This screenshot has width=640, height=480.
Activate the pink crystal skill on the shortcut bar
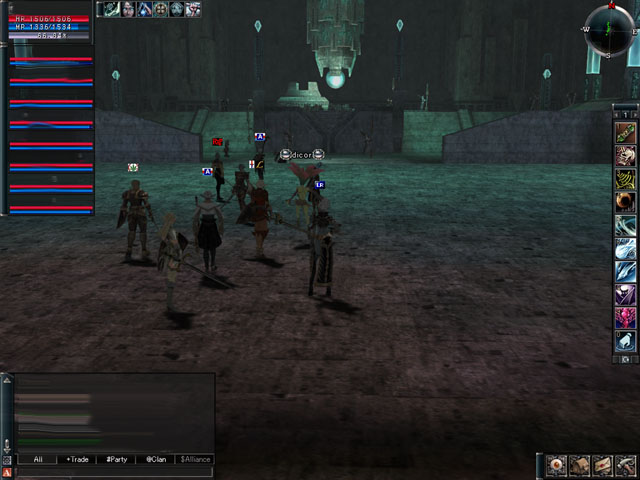tap(625, 318)
